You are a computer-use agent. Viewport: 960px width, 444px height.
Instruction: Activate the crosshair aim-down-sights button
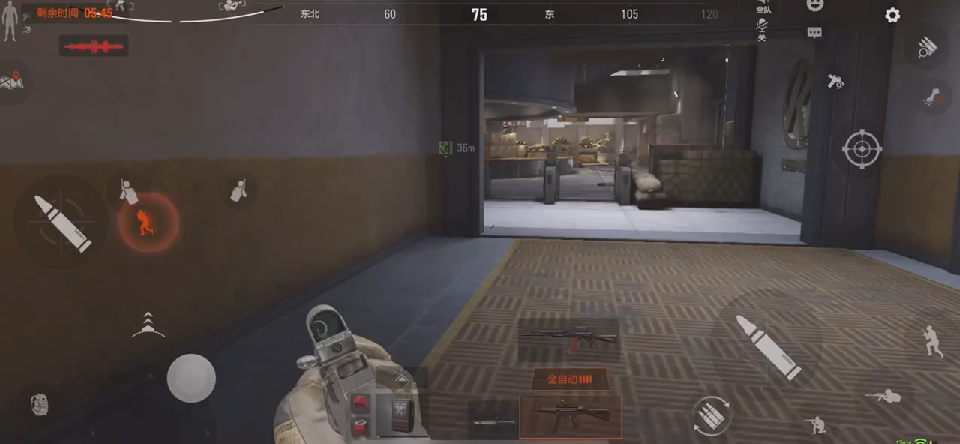click(861, 149)
